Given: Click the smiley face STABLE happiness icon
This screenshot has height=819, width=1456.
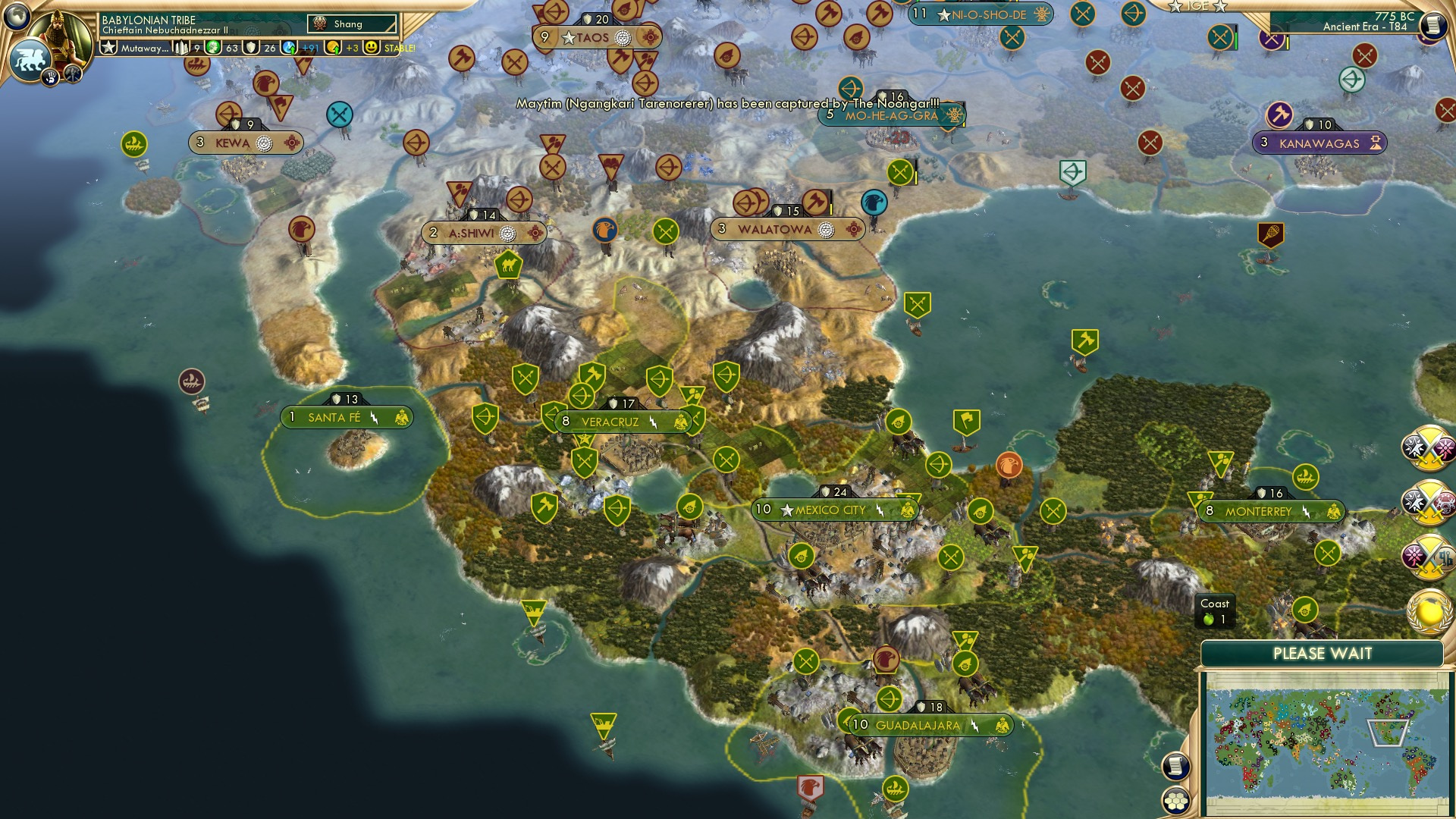Looking at the screenshot, I should click(371, 47).
